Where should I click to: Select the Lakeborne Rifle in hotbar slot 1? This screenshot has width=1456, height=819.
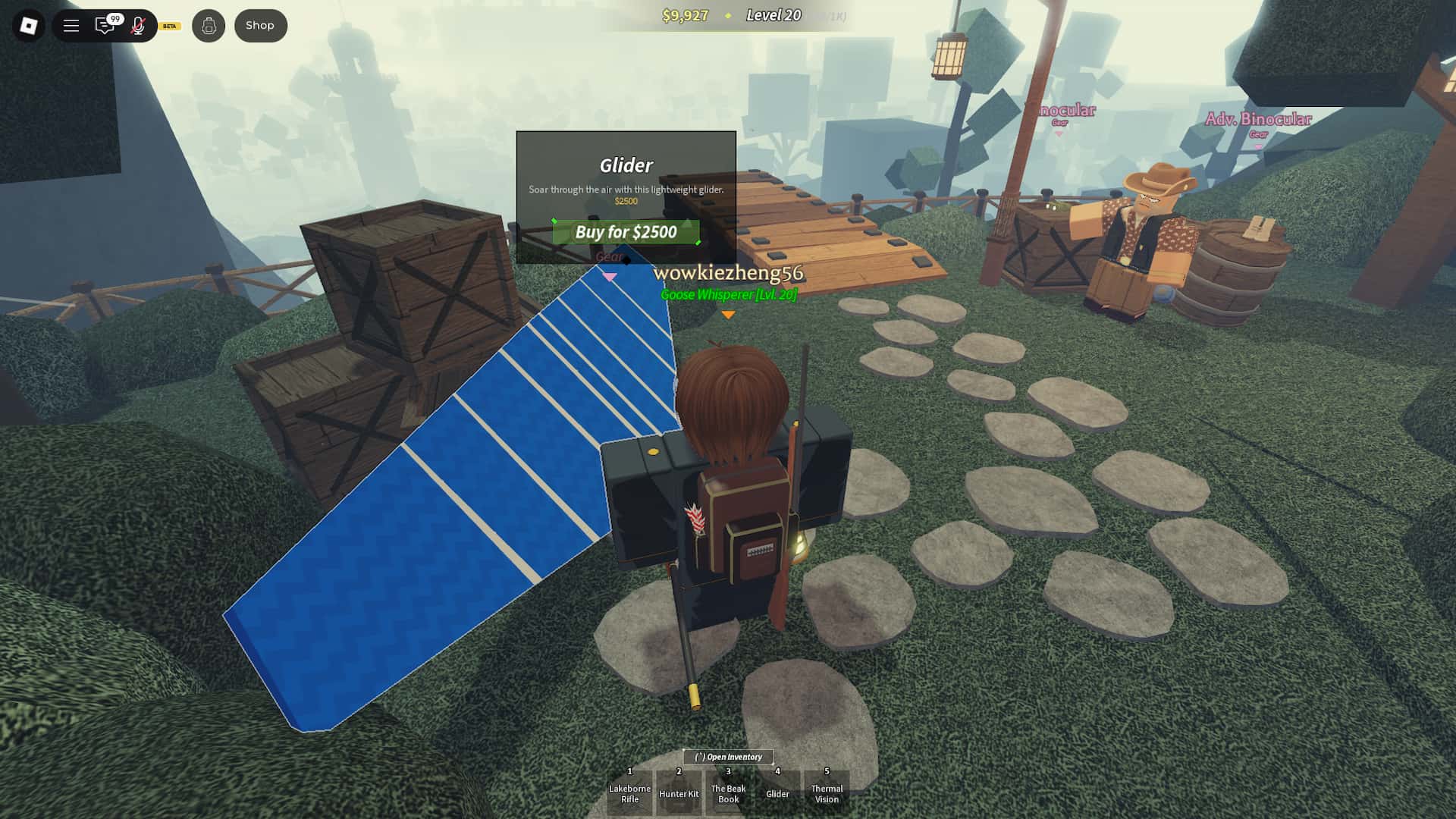tap(629, 793)
